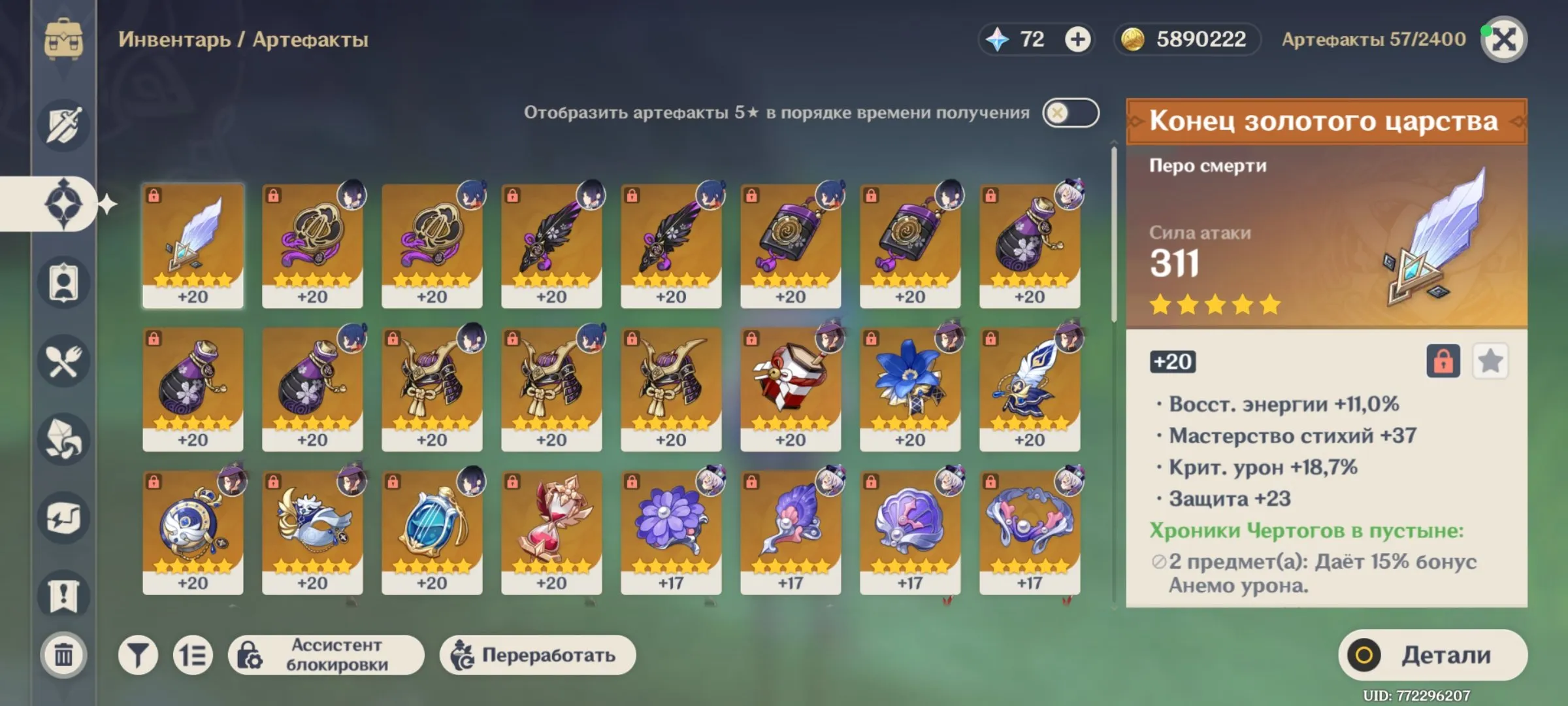This screenshot has width=1568, height=706.
Task: Select the artifacts compass icon in sidebar
Action: tap(63, 203)
